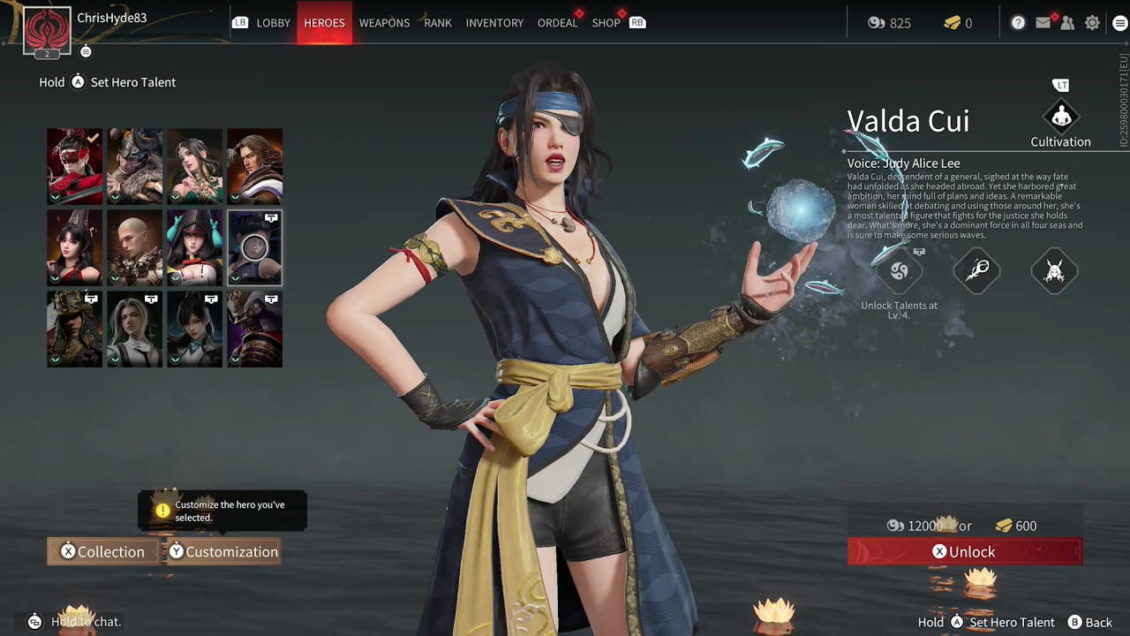Open the Inventory tab

[494, 23]
